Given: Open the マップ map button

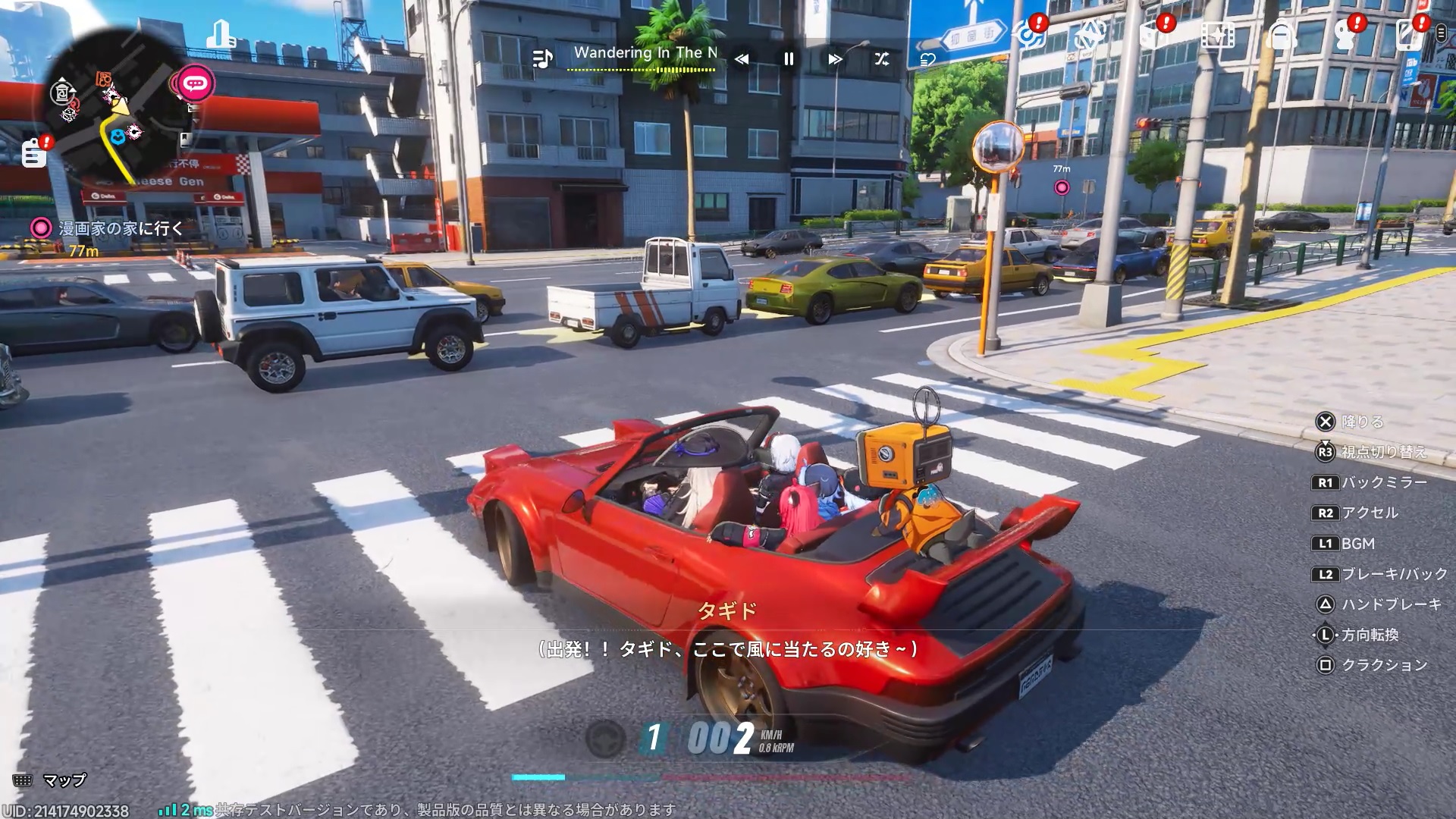Looking at the screenshot, I should click(x=50, y=780).
